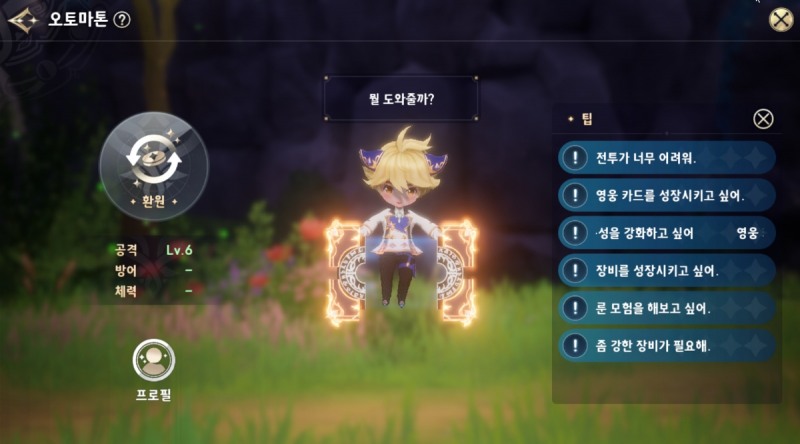Select '영웅 카드를 성장시키고 싶어.' option
800x444 pixels.
[668, 194]
